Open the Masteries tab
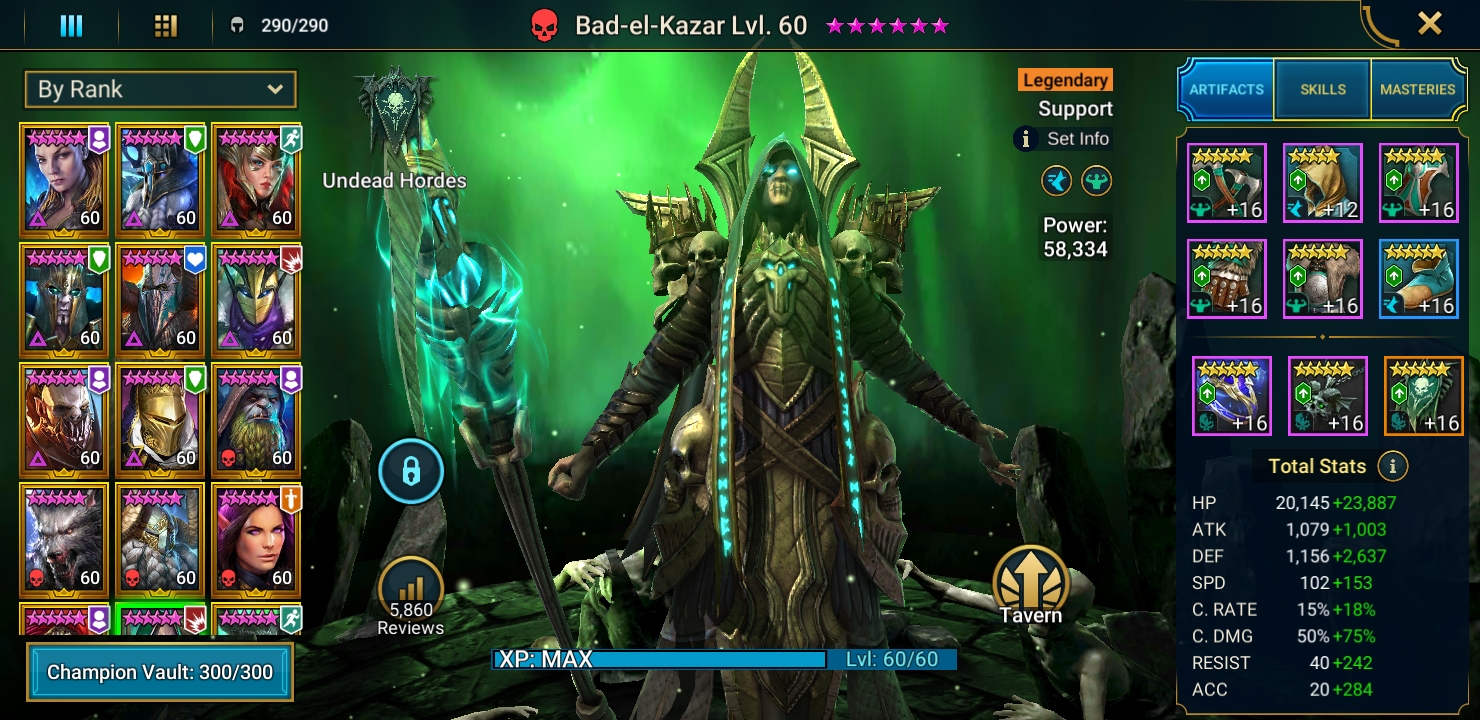1480x720 pixels. tap(1418, 89)
